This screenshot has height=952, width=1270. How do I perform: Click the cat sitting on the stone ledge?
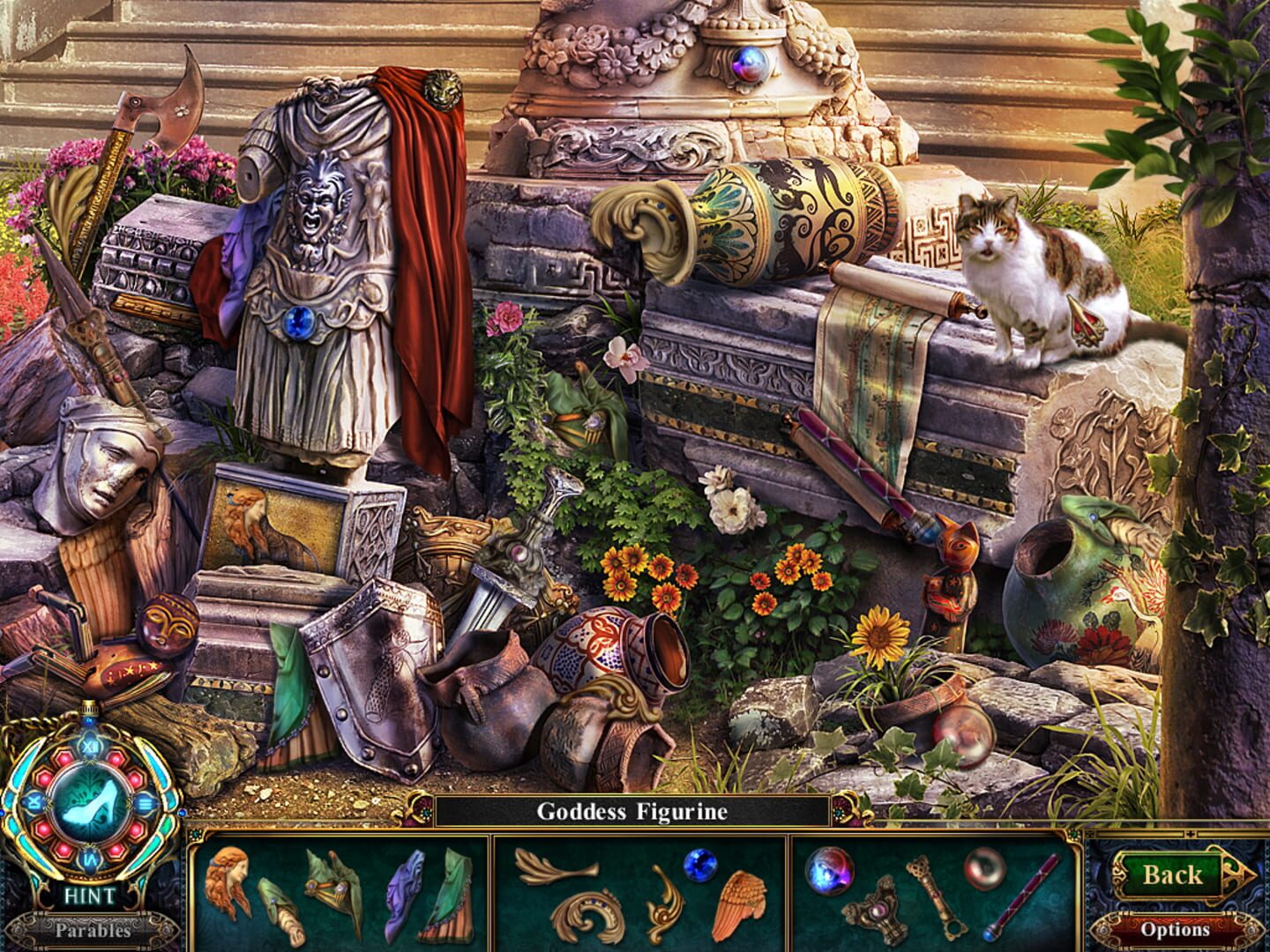click(x=1023, y=282)
